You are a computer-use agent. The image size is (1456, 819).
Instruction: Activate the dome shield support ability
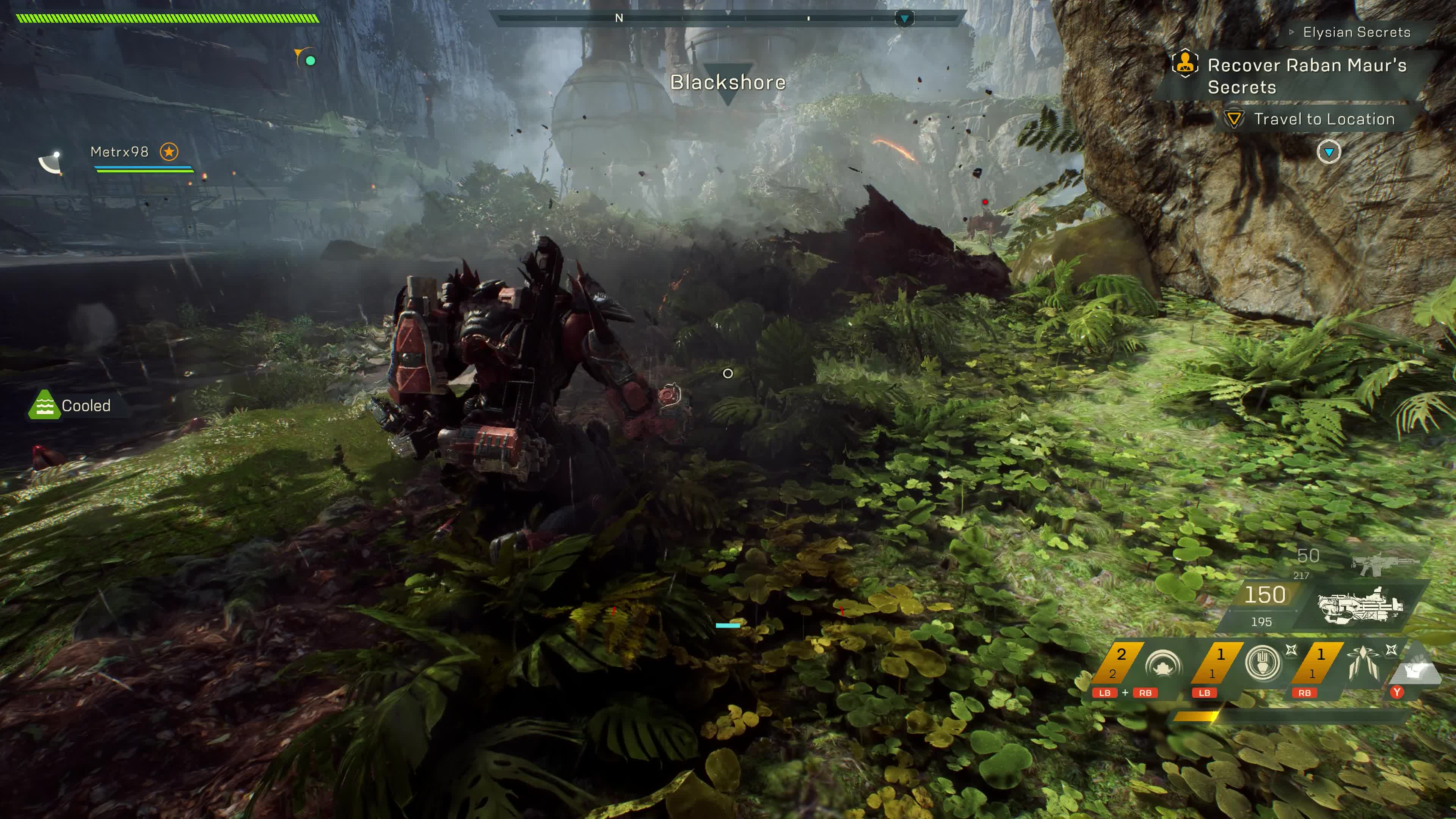[1163, 665]
